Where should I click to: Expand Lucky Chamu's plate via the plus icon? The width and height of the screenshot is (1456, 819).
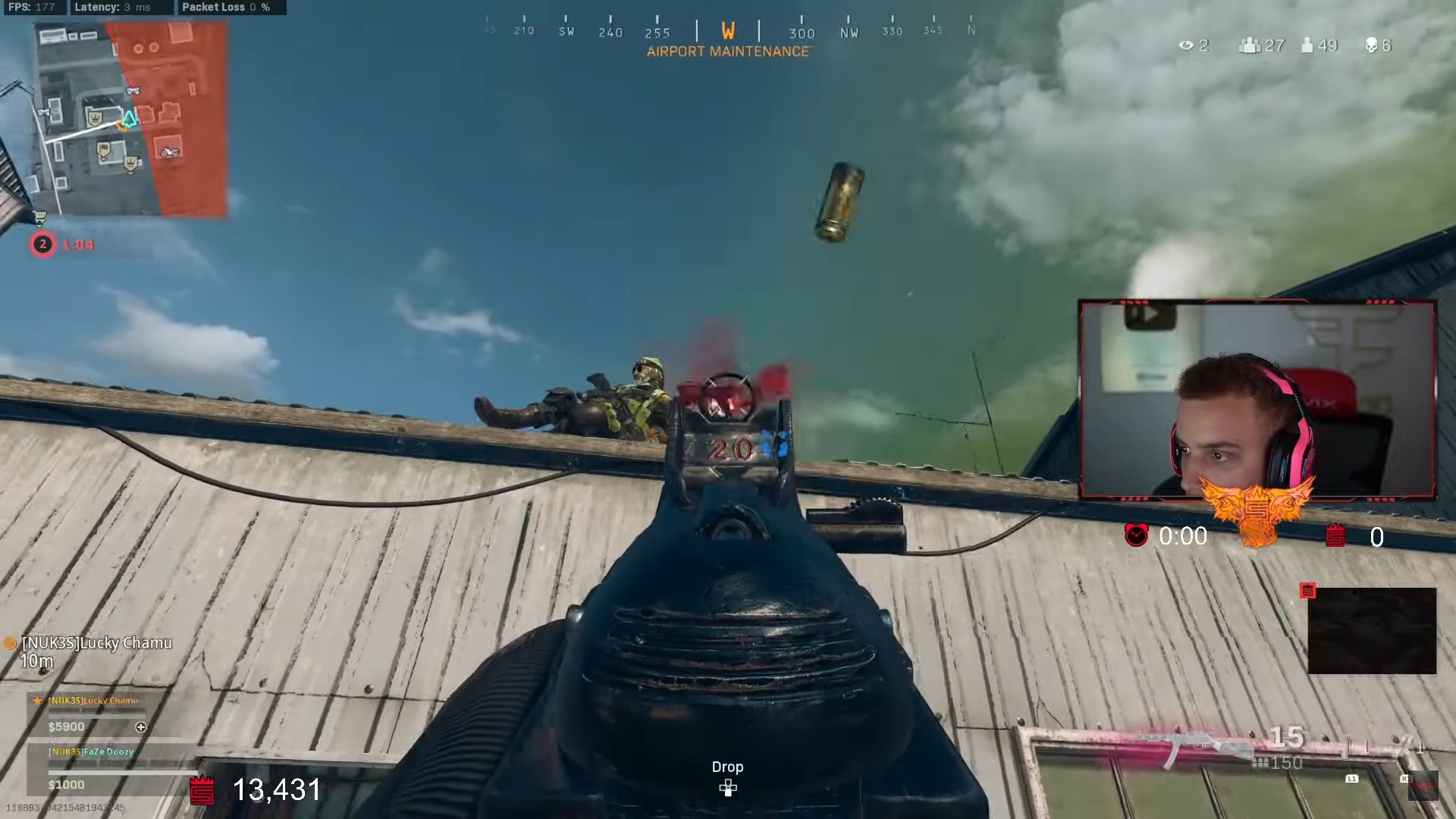141,726
